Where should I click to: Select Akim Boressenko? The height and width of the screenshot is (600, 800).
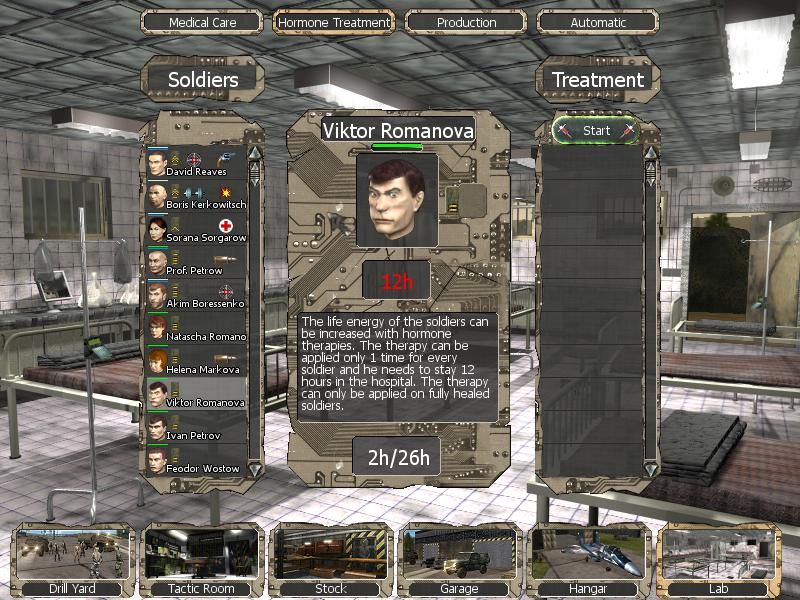point(196,296)
